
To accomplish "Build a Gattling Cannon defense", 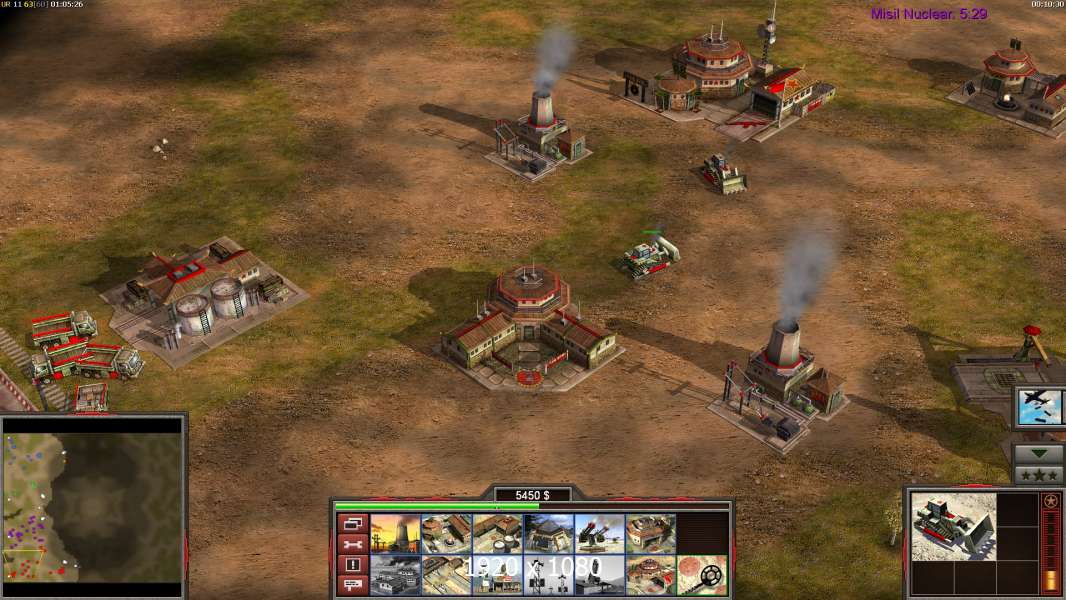I will click(599, 533).
